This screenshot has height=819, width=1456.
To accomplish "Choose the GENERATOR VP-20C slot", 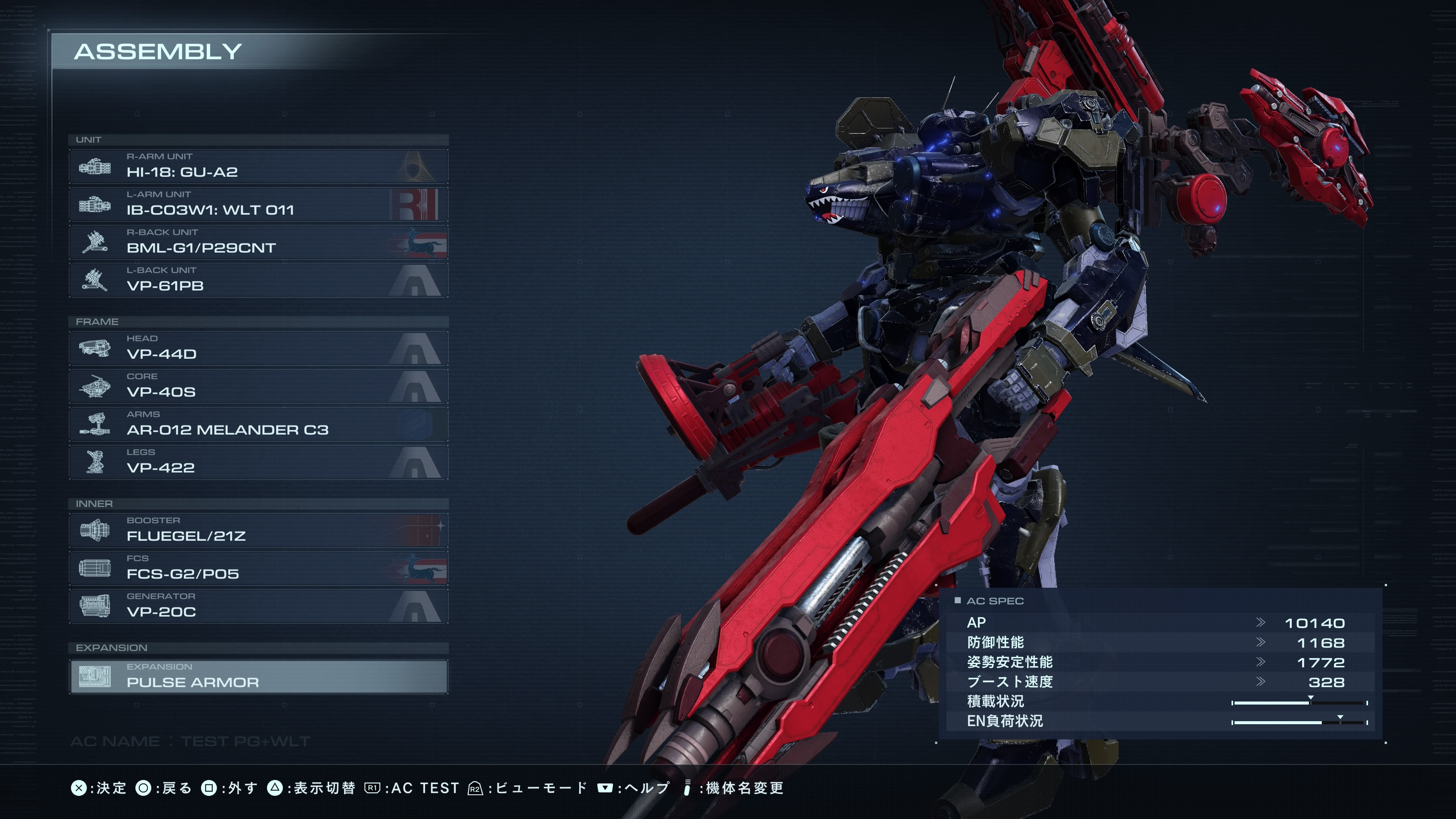I will click(x=258, y=606).
